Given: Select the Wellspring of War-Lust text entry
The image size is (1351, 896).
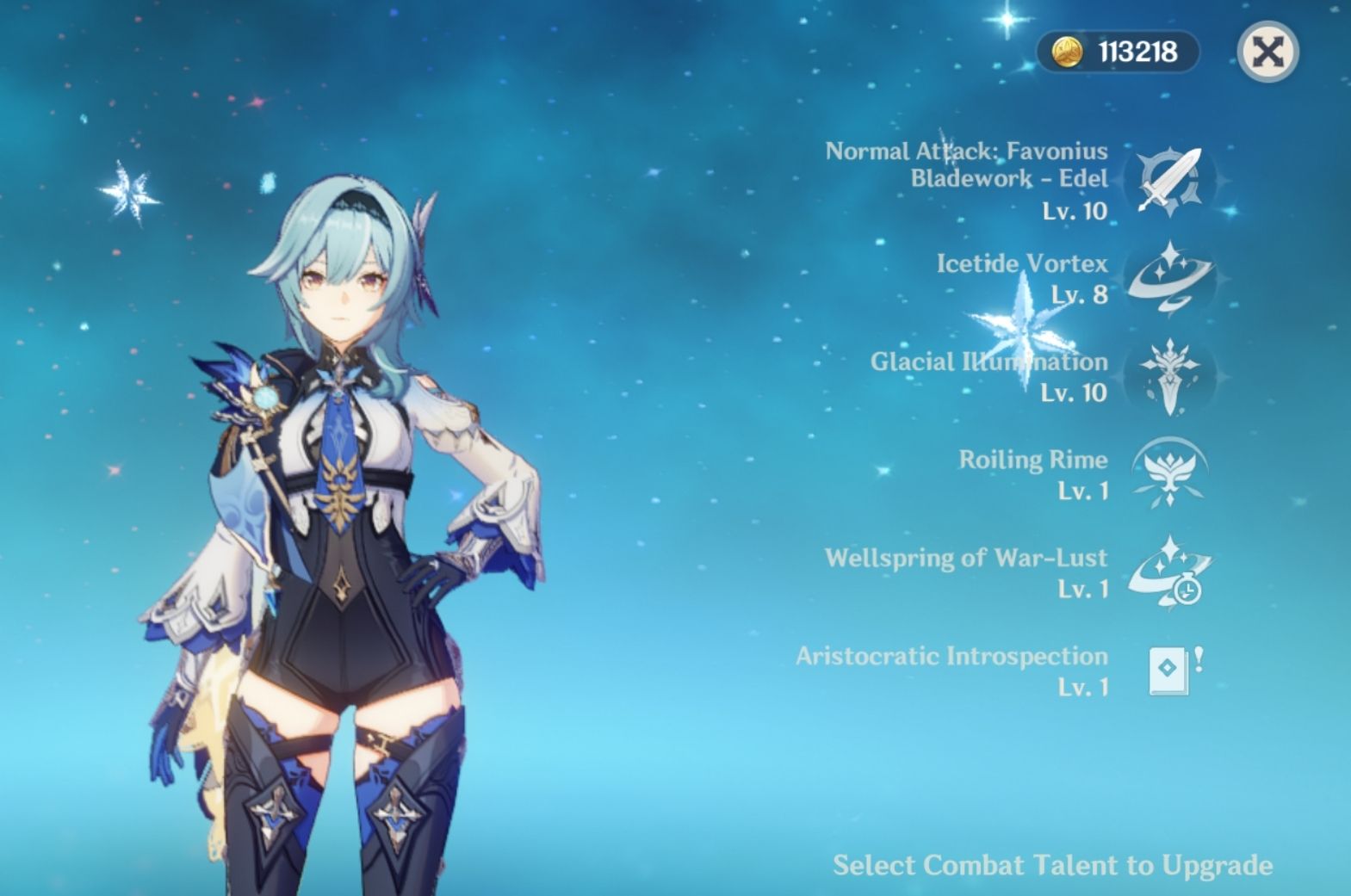Looking at the screenshot, I should pos(964,558).
